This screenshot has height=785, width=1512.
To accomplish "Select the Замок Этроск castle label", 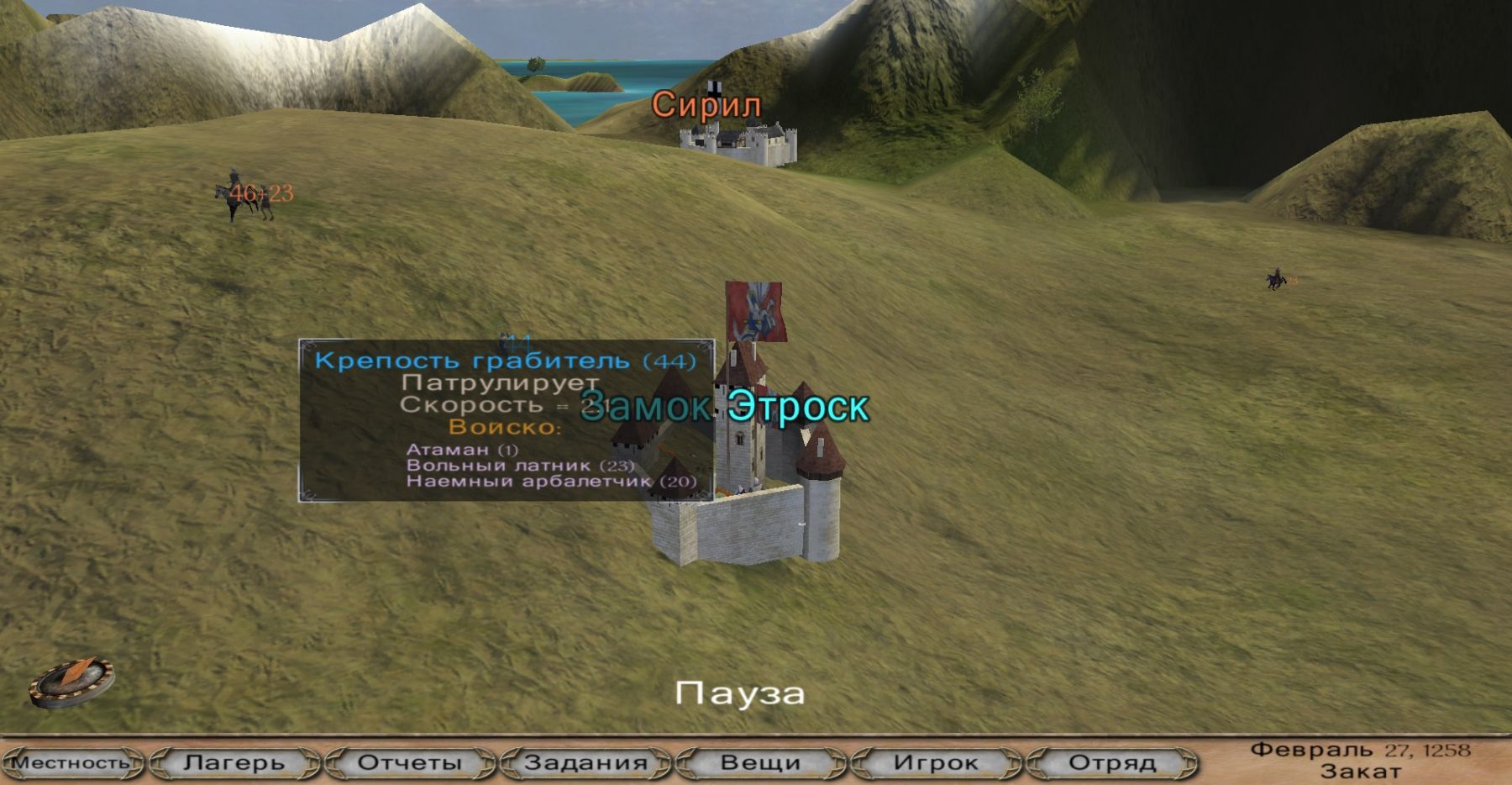I will (724, 407).
